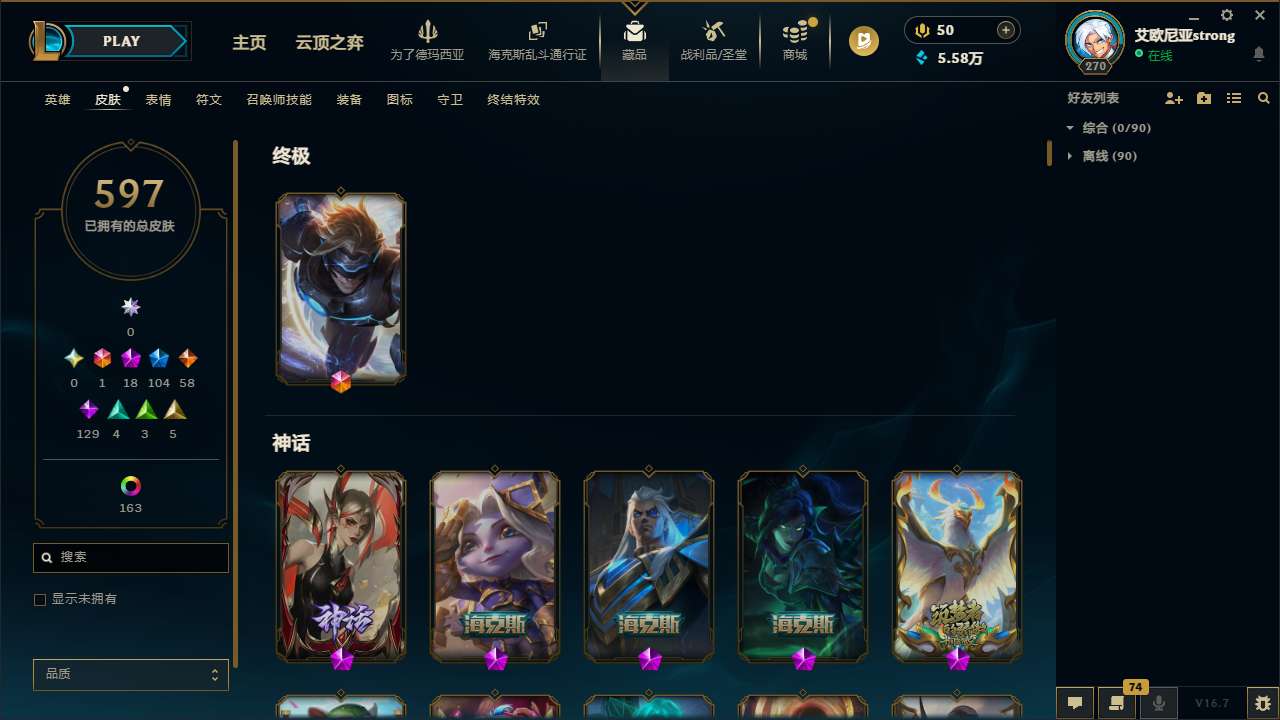Open the 藏品 collection icon
This screenshot has height=720, width=1280.
click(x=633, y=40)
